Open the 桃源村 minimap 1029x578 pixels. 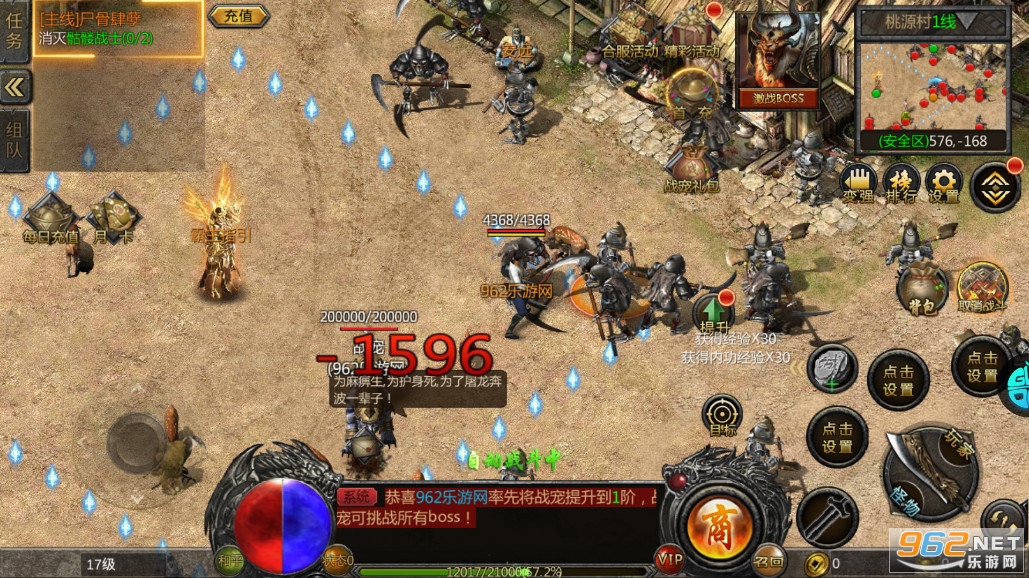933,88
